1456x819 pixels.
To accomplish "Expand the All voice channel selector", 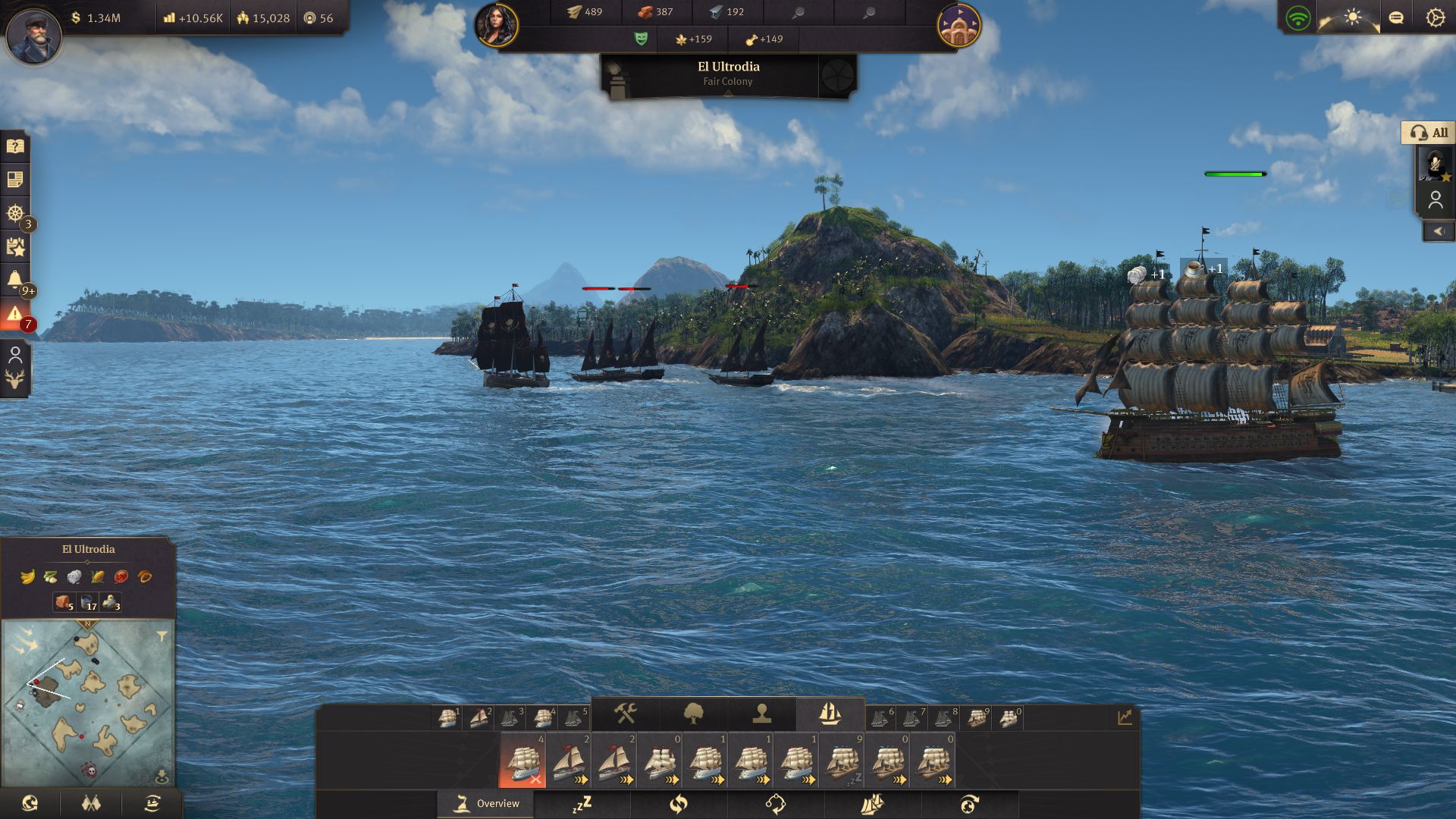I will (1429, 133).
